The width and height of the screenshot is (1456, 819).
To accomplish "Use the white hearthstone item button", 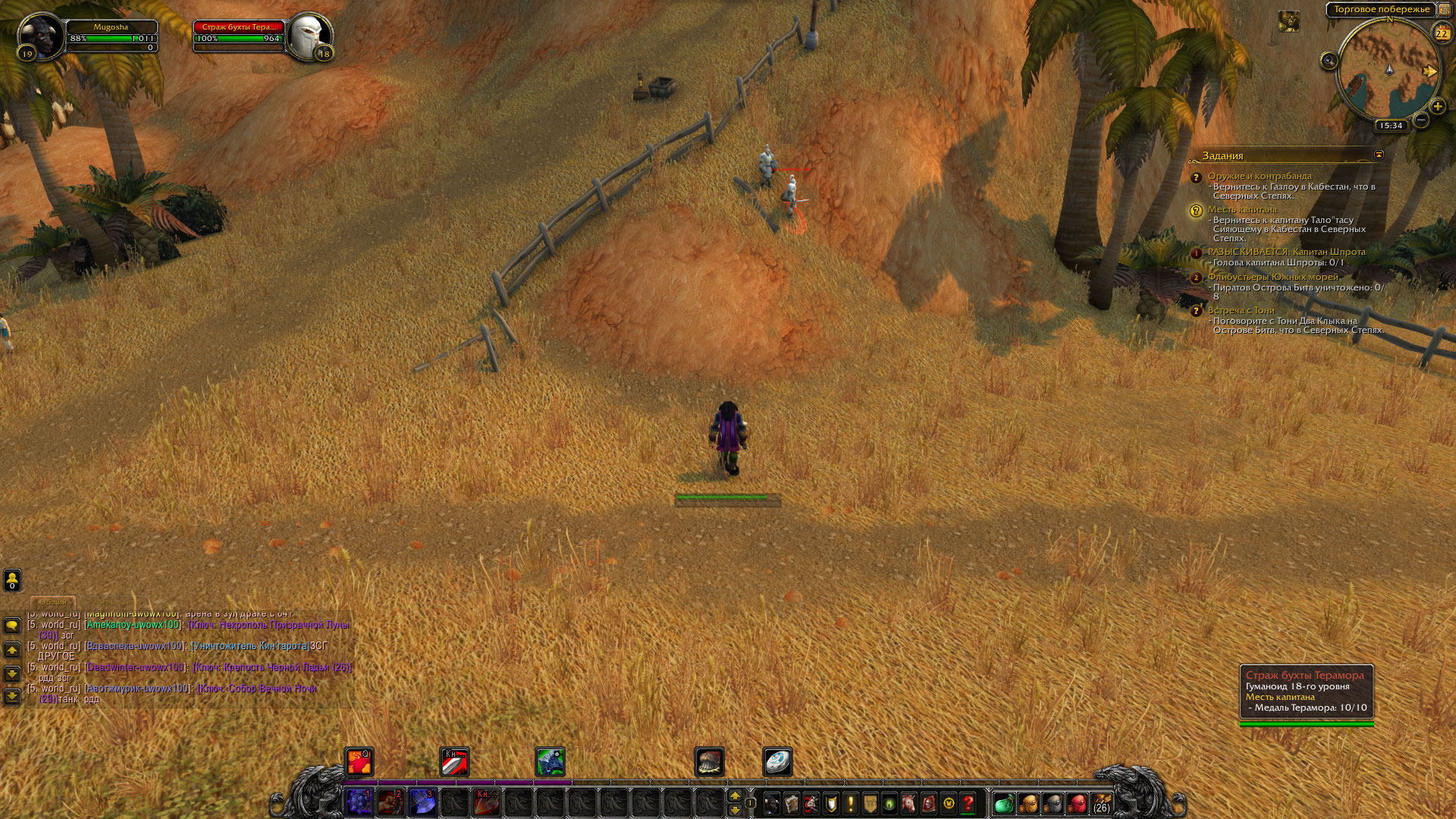I will tap(777, 761).
